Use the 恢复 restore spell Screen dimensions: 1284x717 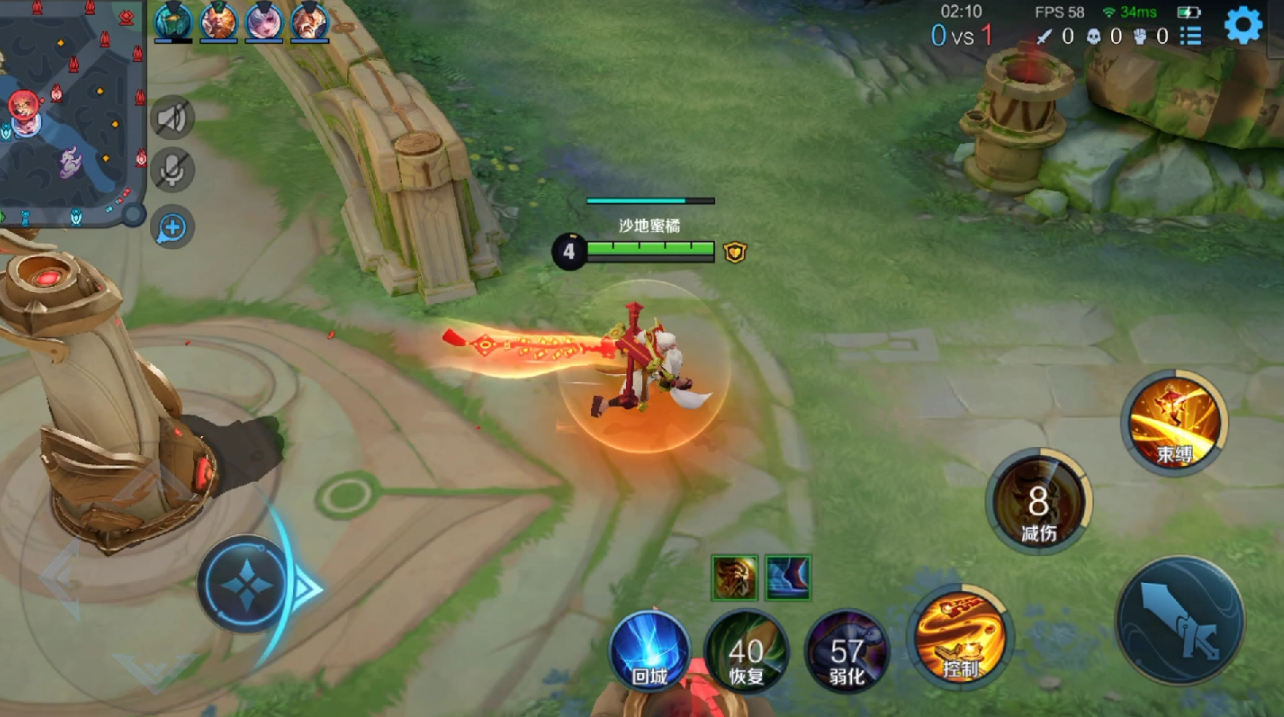click(x=746, y=652)
